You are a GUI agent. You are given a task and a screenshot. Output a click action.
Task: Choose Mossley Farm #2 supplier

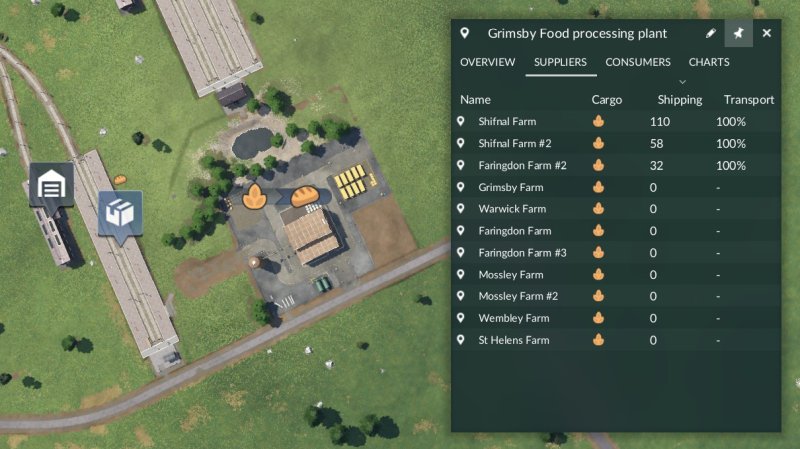point(518,296)
